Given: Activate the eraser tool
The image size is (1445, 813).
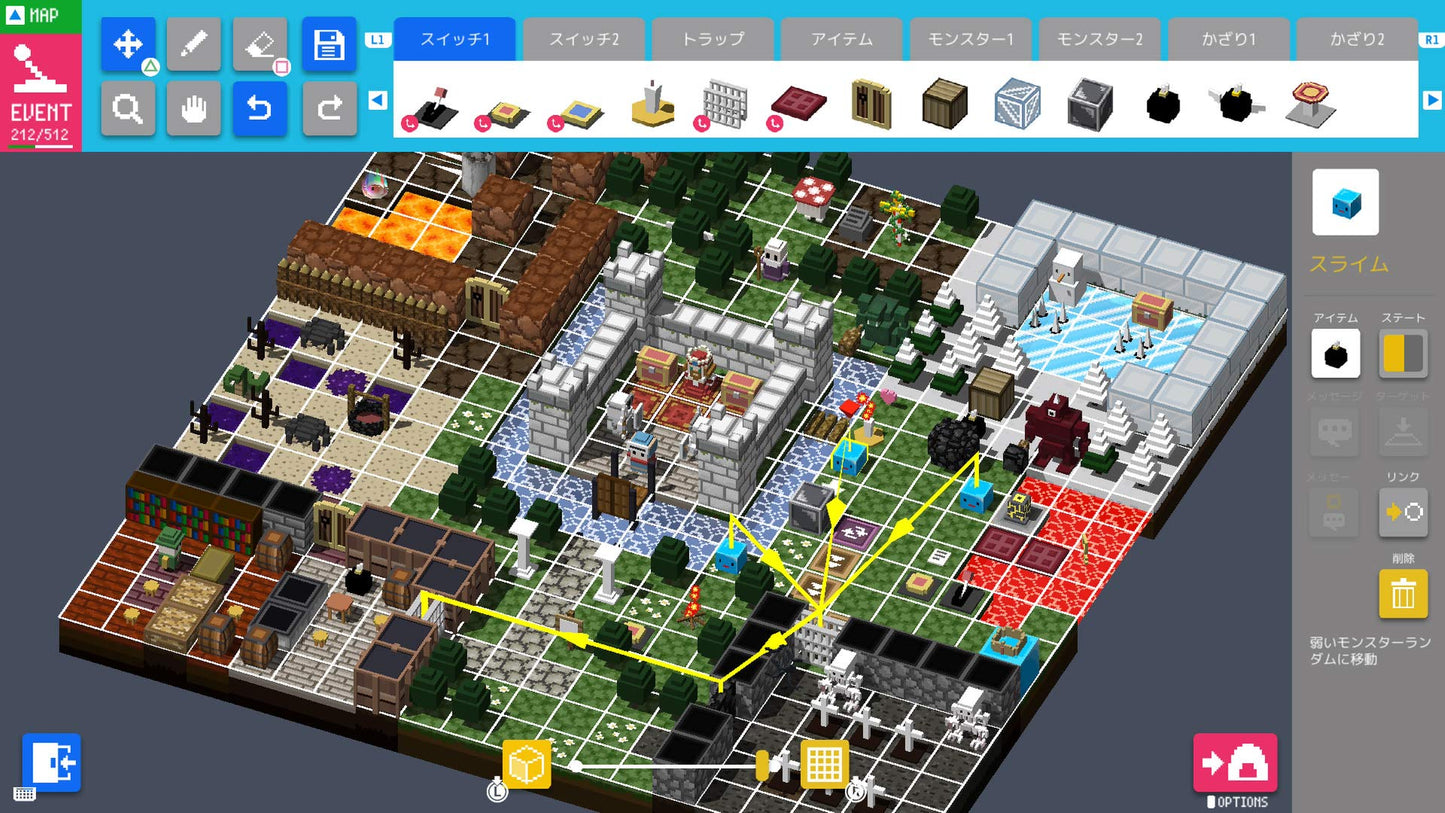Looking at the screenshot, I should click(x=260, y=44).
